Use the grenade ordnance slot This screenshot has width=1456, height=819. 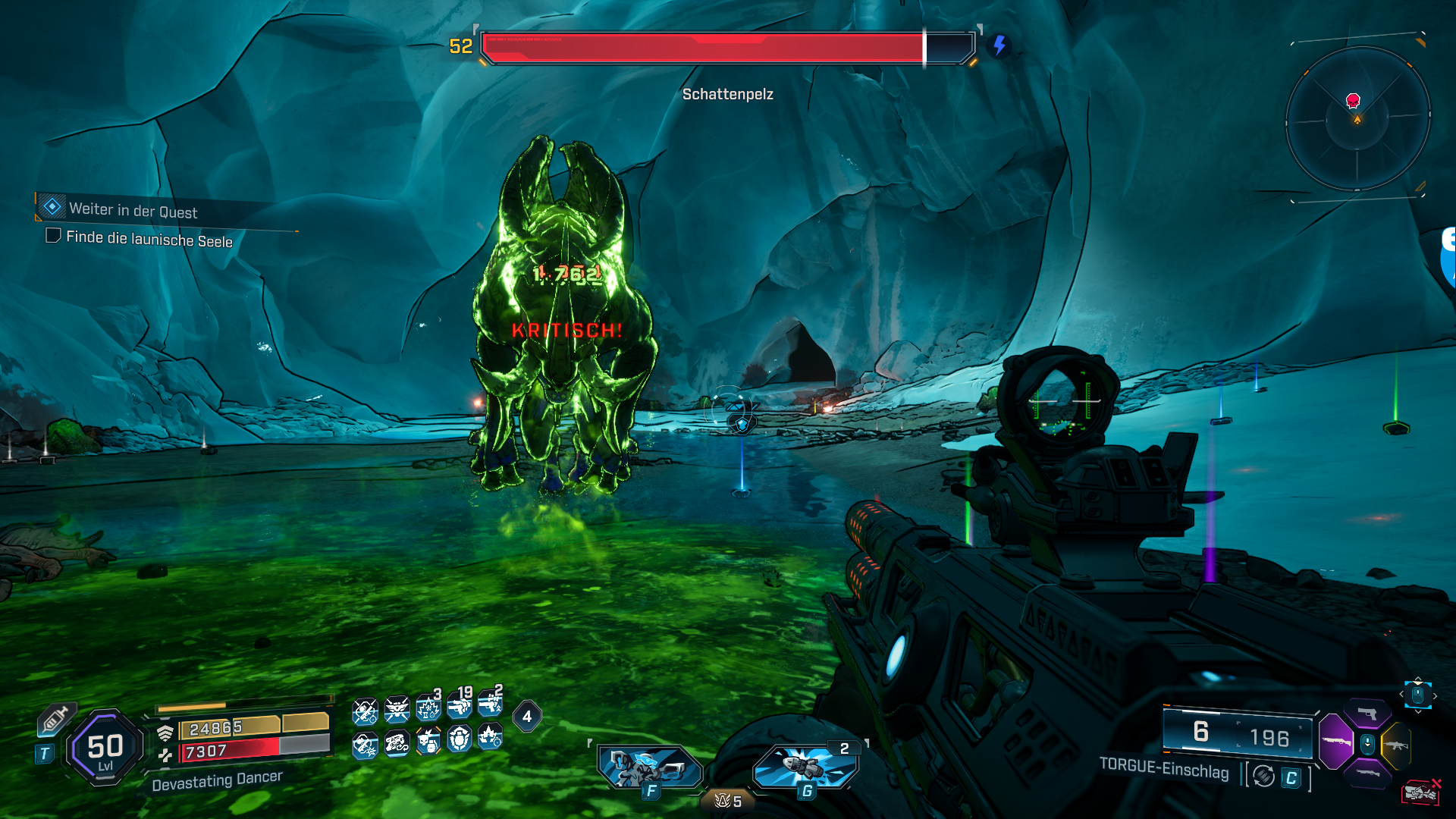[805, 767]
